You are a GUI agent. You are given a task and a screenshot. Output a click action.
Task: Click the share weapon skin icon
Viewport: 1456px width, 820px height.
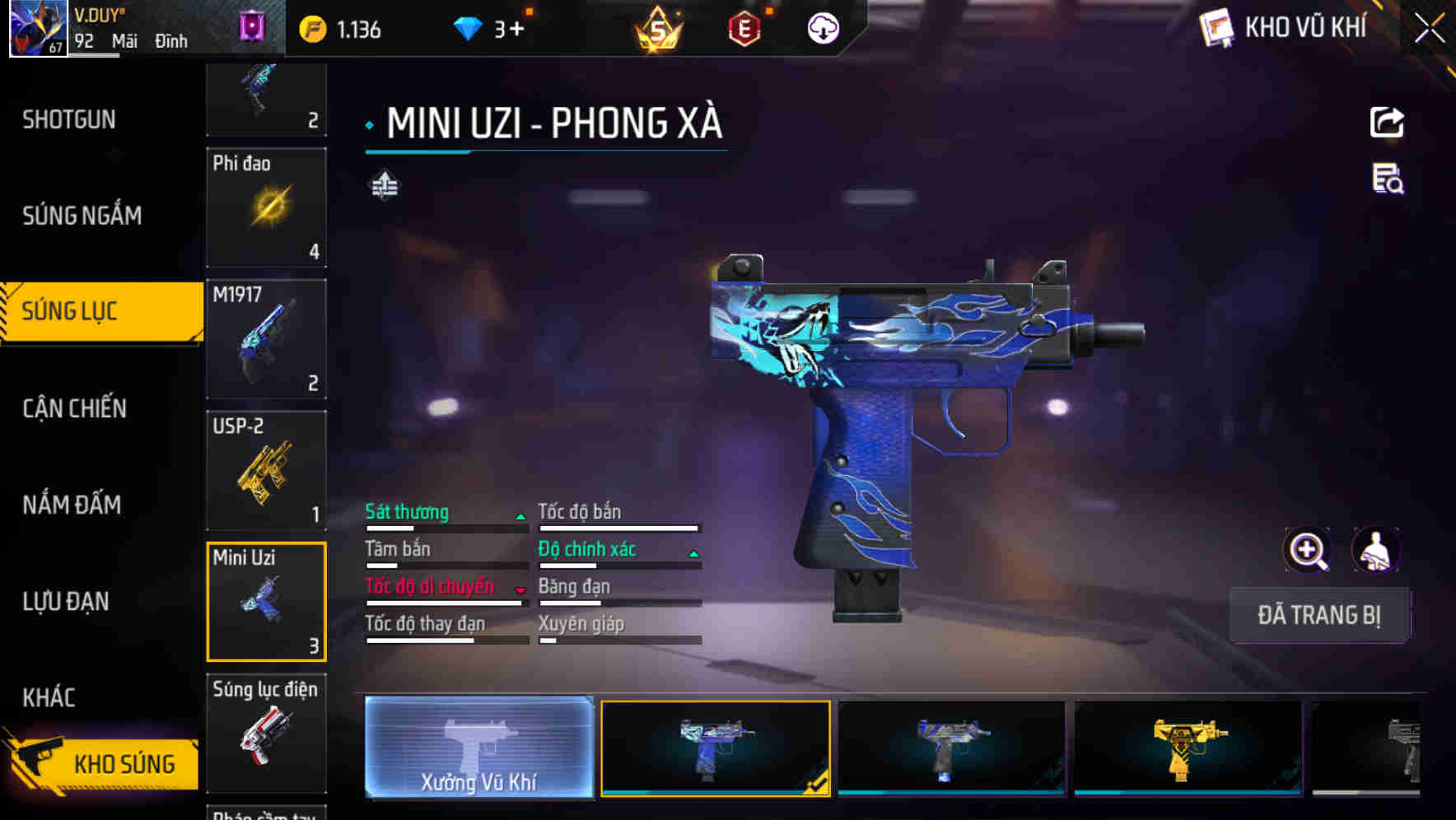coord(1387,122)
